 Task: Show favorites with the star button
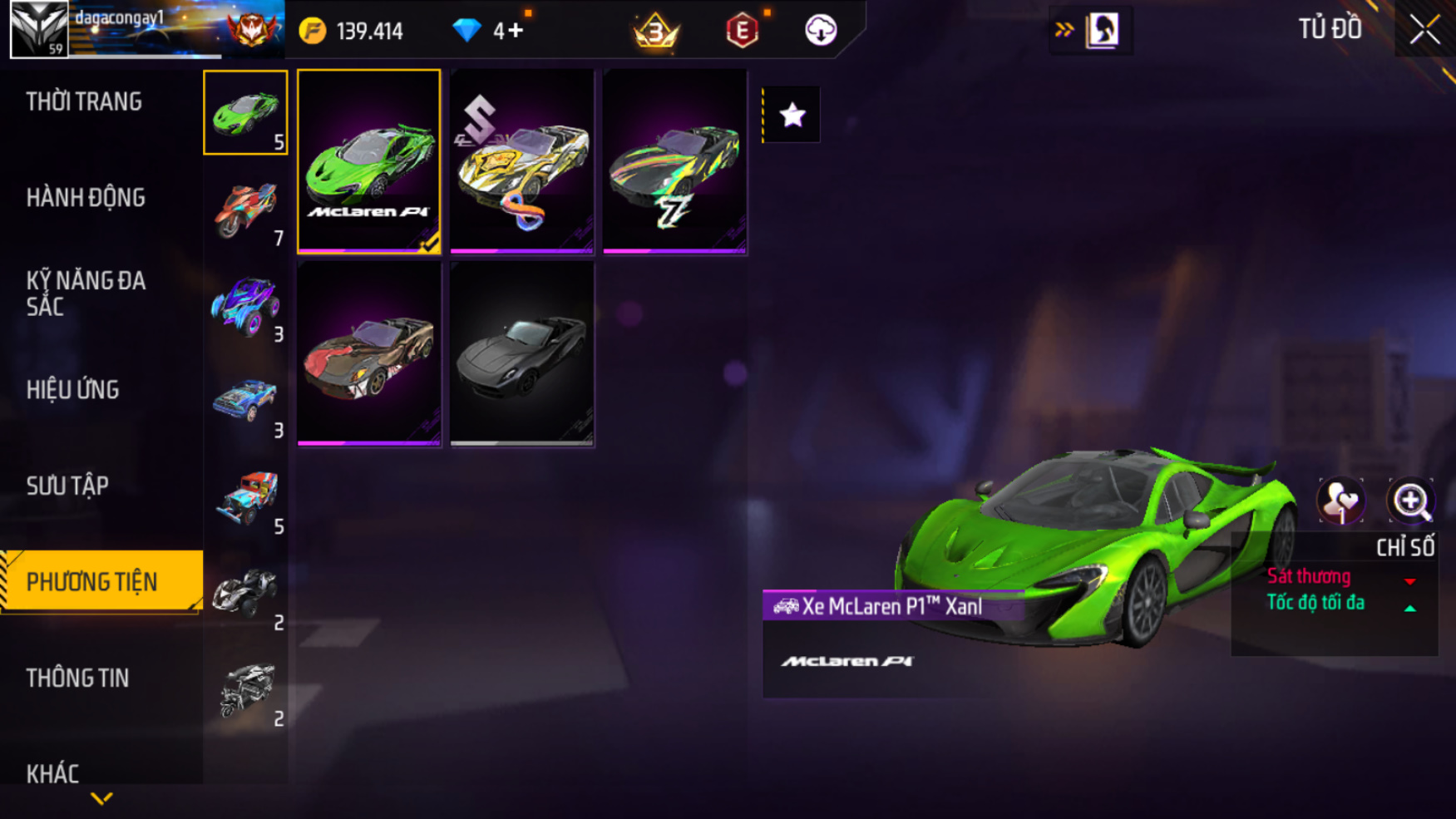pyautogui.click(x=792, y=115)
